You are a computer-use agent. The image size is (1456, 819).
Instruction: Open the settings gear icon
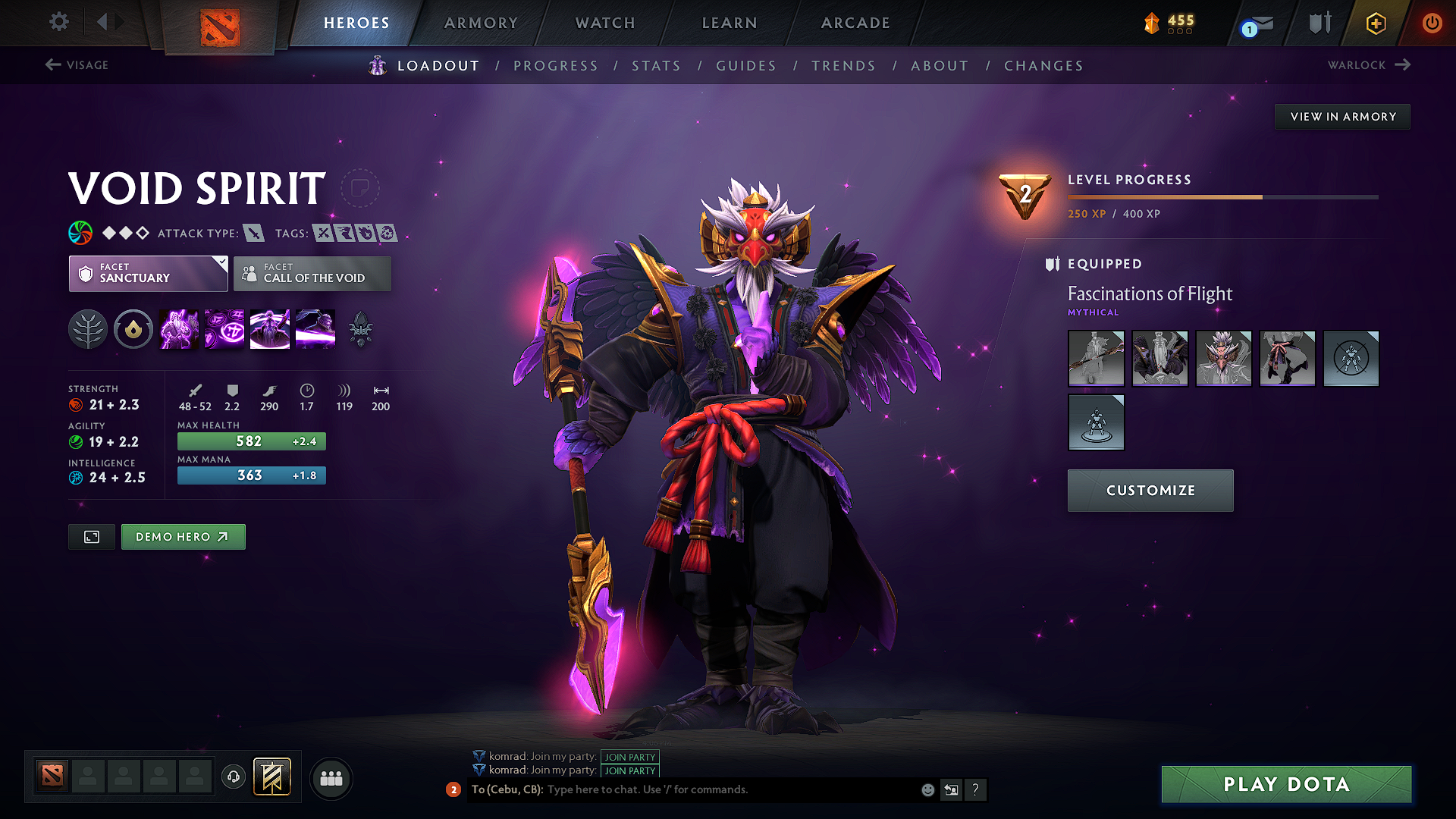point(58,22)
